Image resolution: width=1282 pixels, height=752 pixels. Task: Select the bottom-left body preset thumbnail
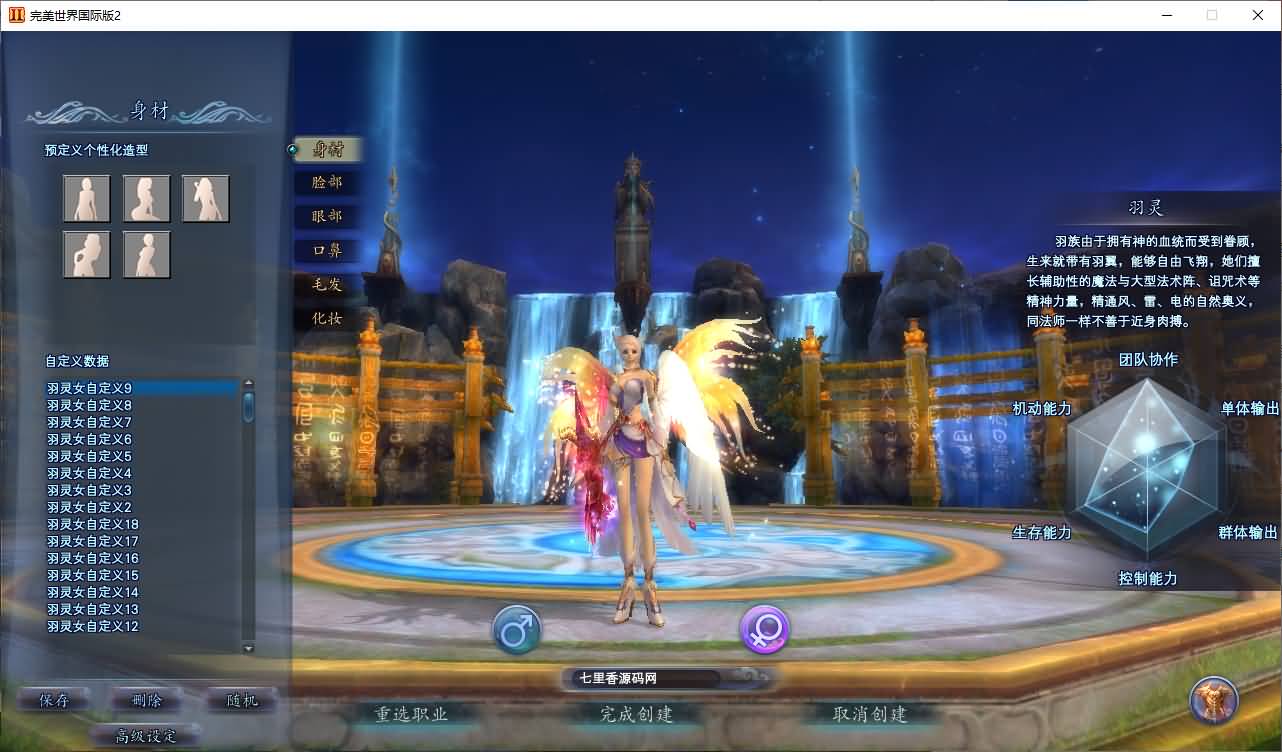[x=87, y=254]
